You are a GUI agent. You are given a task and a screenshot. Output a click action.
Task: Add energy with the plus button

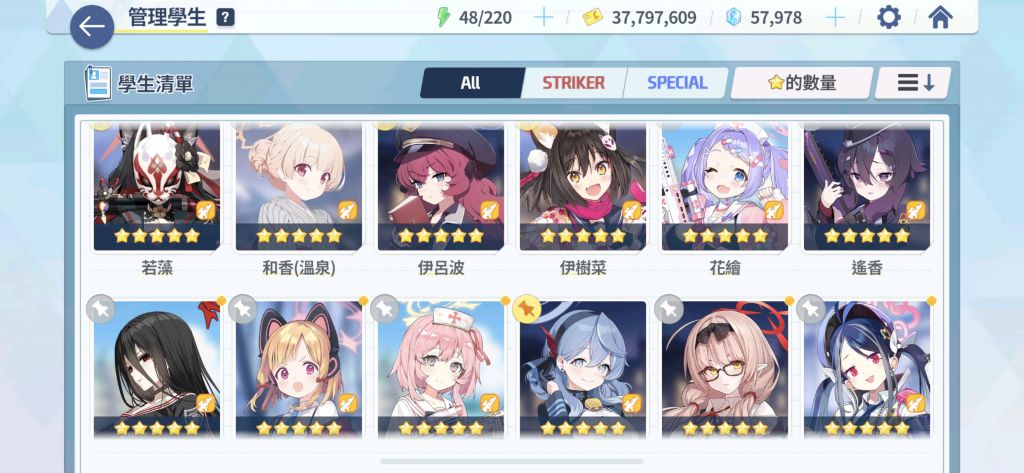click(x=543, y=17)
